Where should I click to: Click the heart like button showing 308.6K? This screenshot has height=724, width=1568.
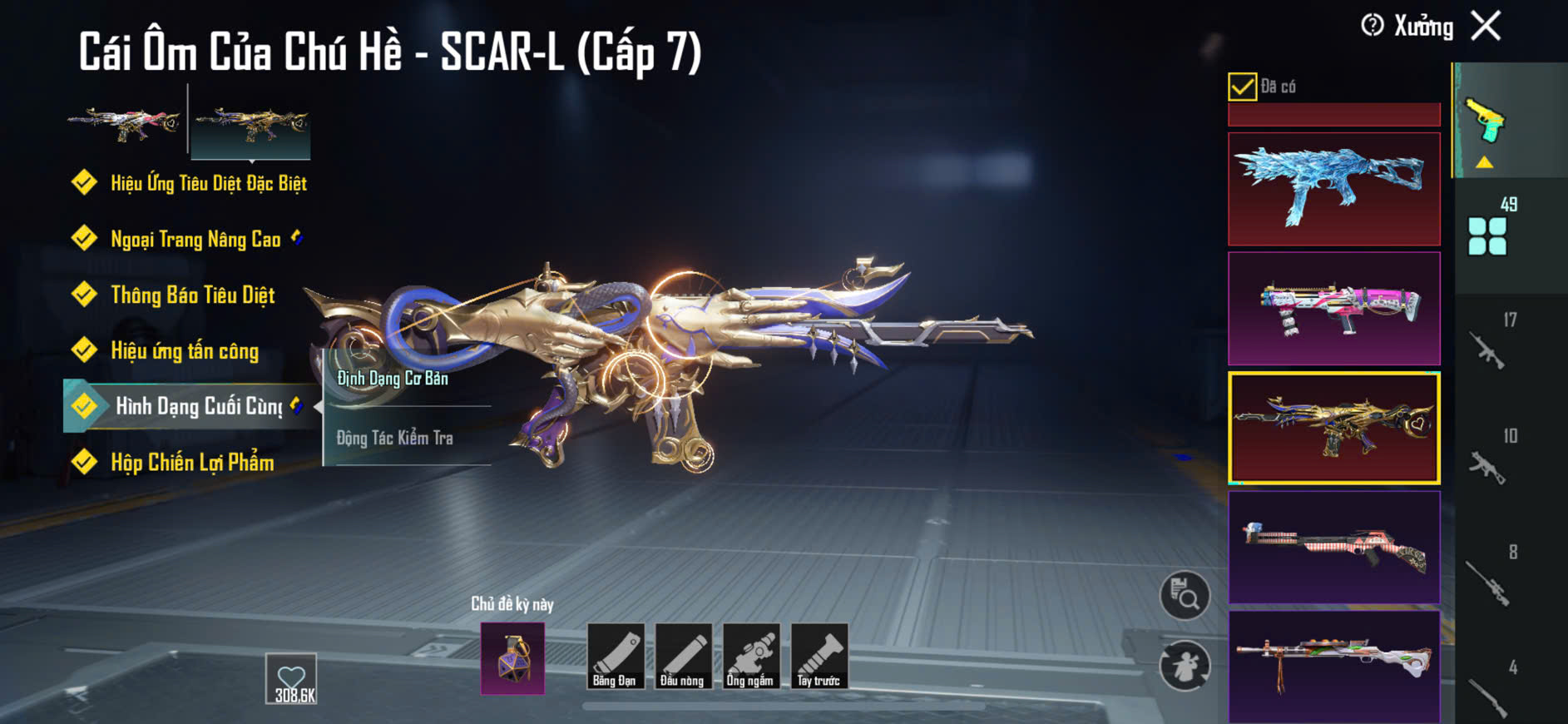click(291, 678)
